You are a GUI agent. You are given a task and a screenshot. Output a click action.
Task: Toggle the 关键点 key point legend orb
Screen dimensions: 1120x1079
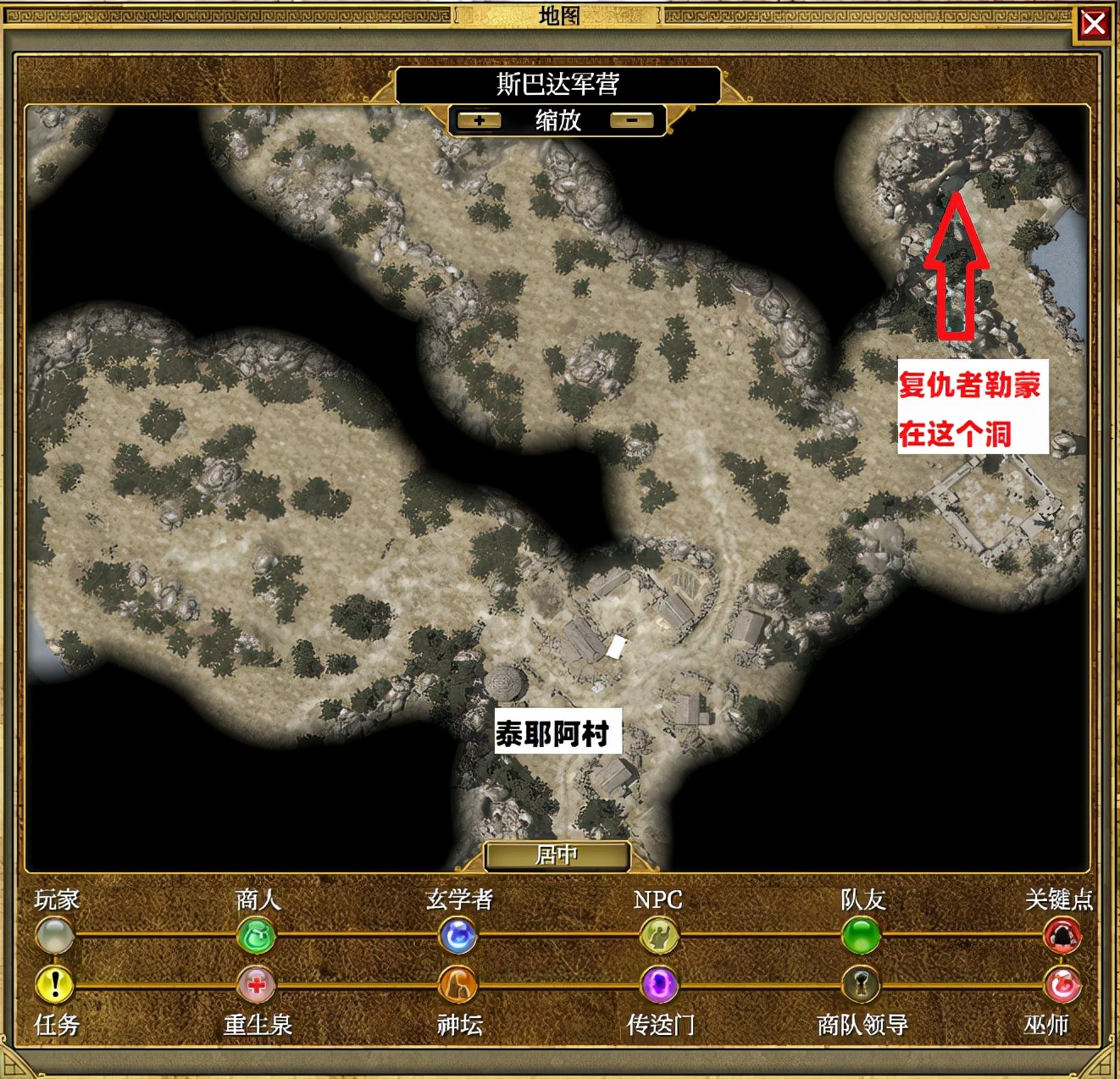pos(1062,936)
